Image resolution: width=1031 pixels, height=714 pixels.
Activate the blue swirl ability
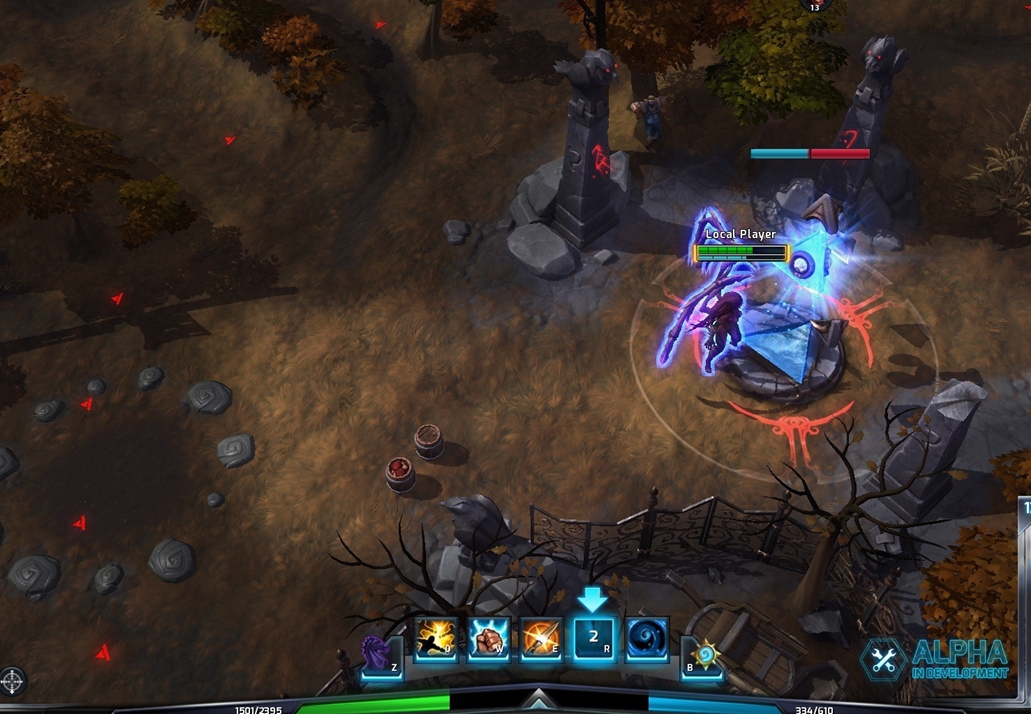pyautogui.click(x=647, y=639)
